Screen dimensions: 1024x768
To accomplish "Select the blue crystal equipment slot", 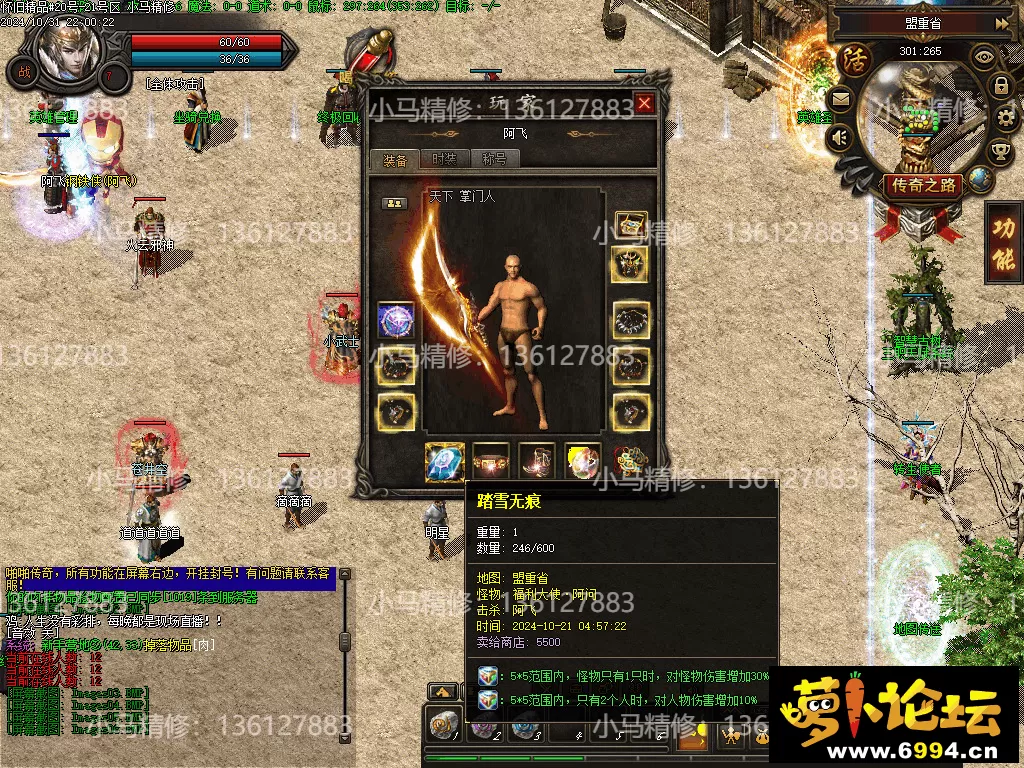I will 443,462.
